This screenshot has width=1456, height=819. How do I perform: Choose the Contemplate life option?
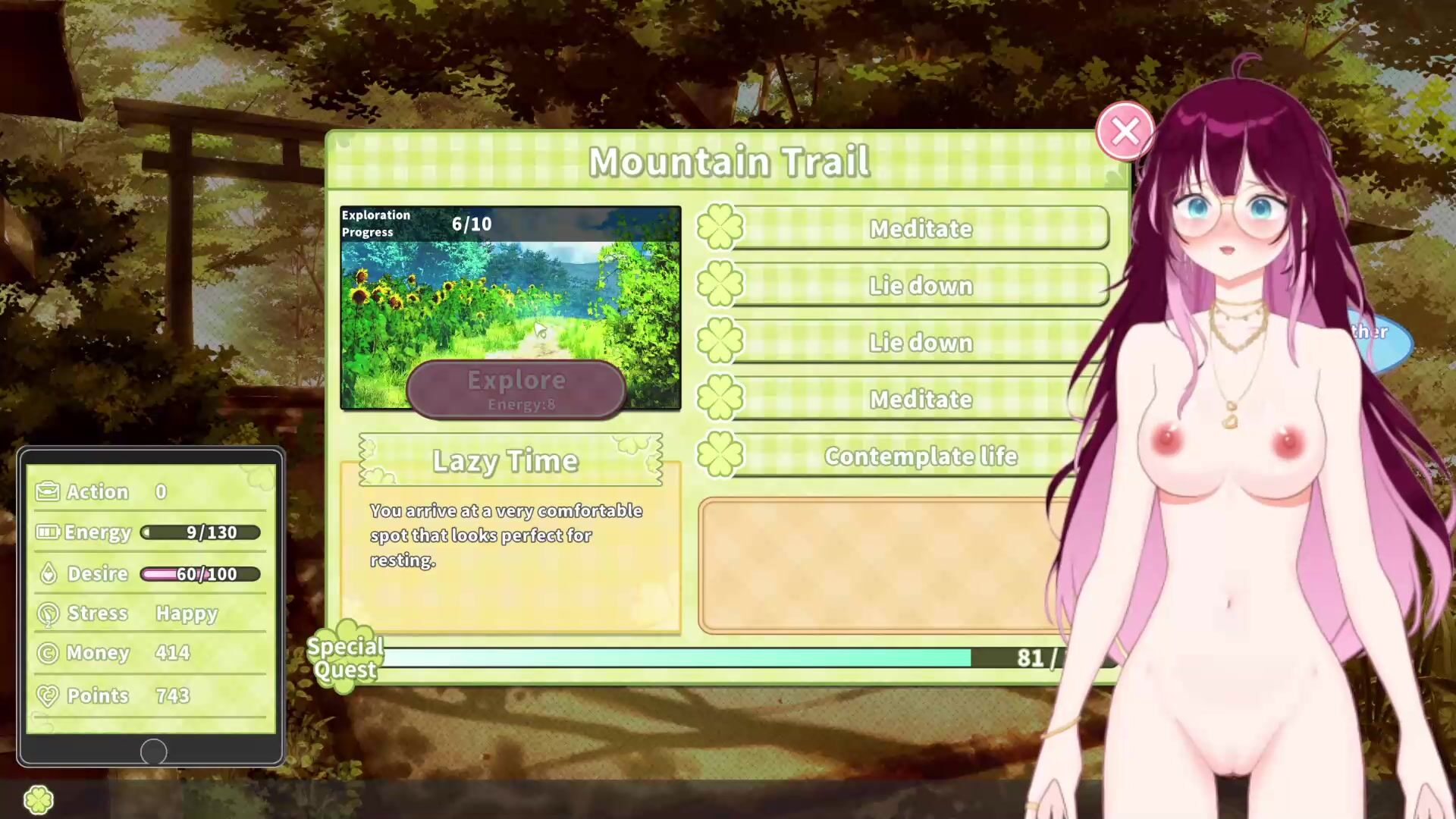point(920,456)
